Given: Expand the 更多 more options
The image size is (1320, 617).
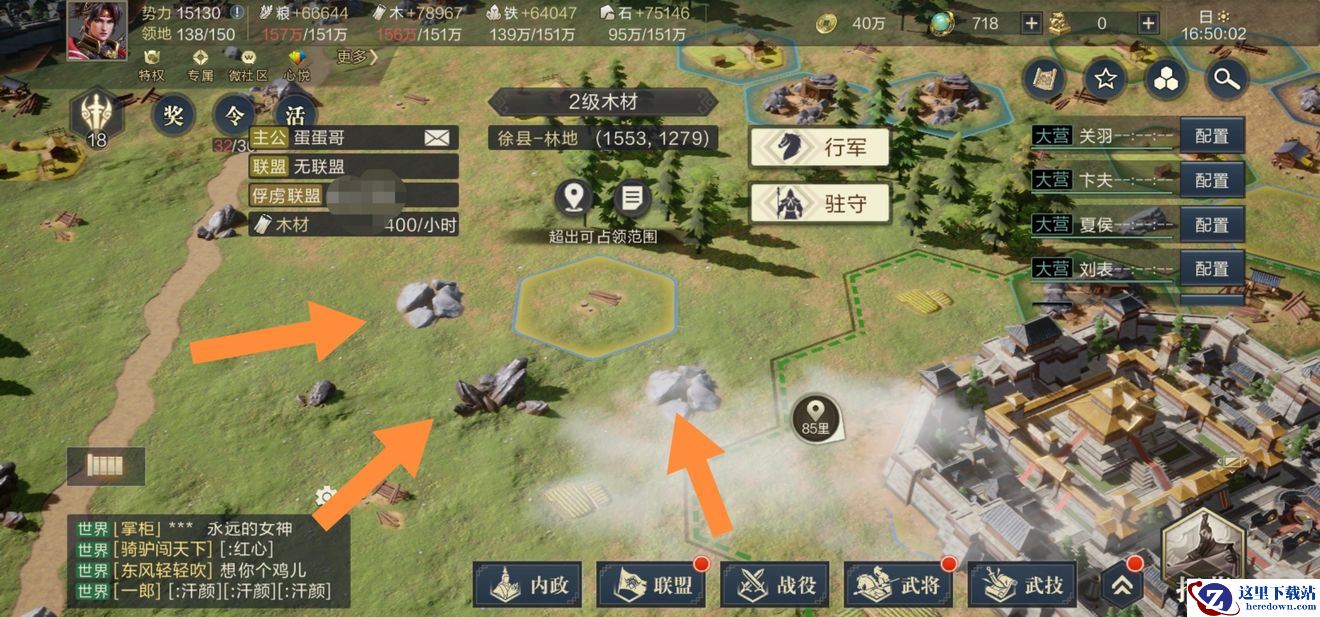Looking at the screenshot, I should coord(357,57).
